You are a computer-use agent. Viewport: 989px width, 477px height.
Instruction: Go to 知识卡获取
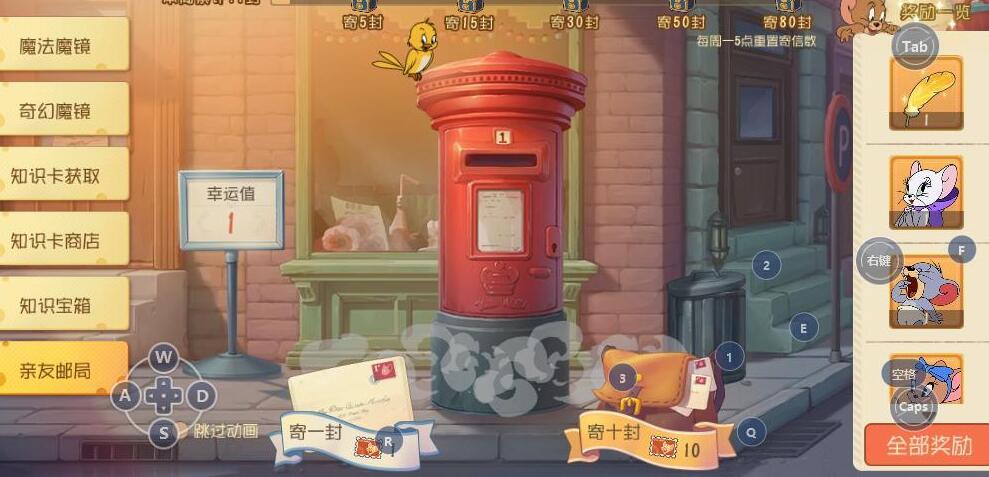[63, 175]
